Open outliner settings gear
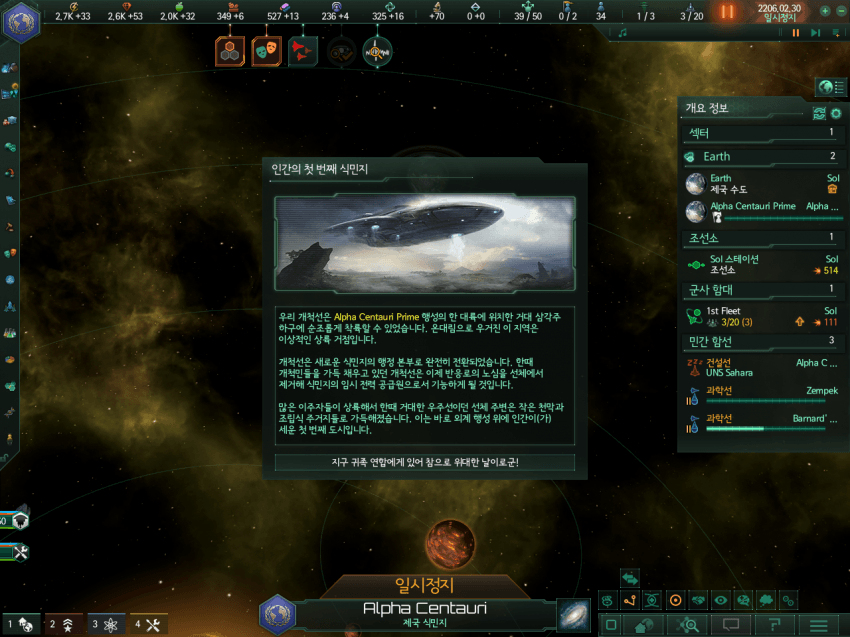This screenshot has height=637, width=850. click(x=836, y=113)
